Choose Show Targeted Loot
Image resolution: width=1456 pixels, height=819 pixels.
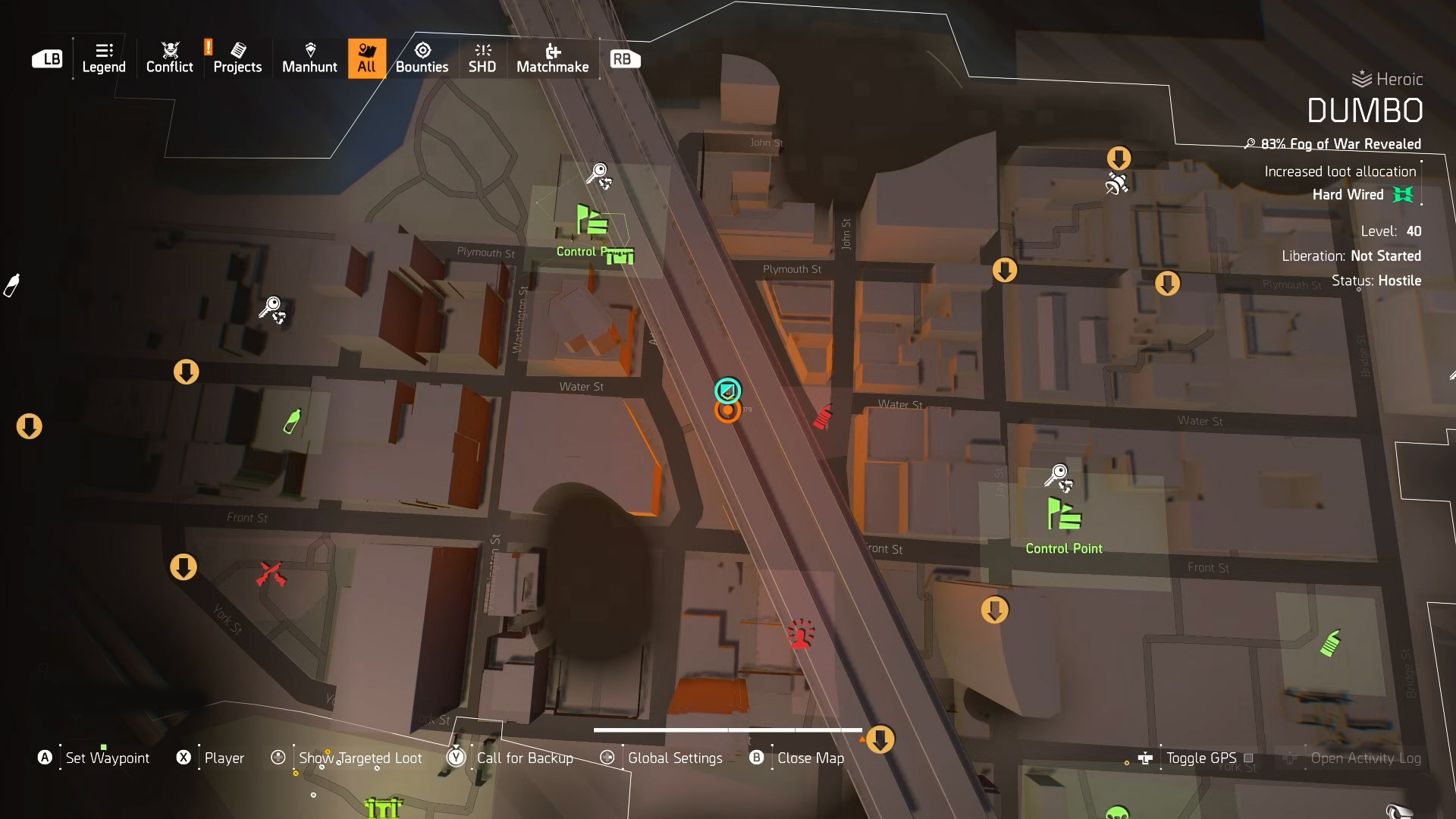tap(360, 758)
